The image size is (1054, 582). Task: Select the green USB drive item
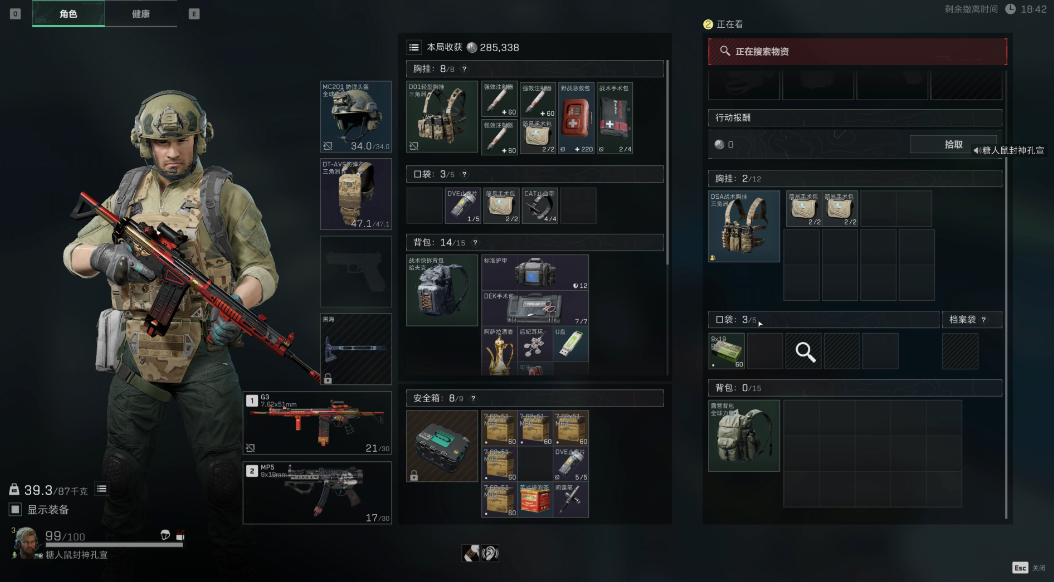click(x=570, y=344)
